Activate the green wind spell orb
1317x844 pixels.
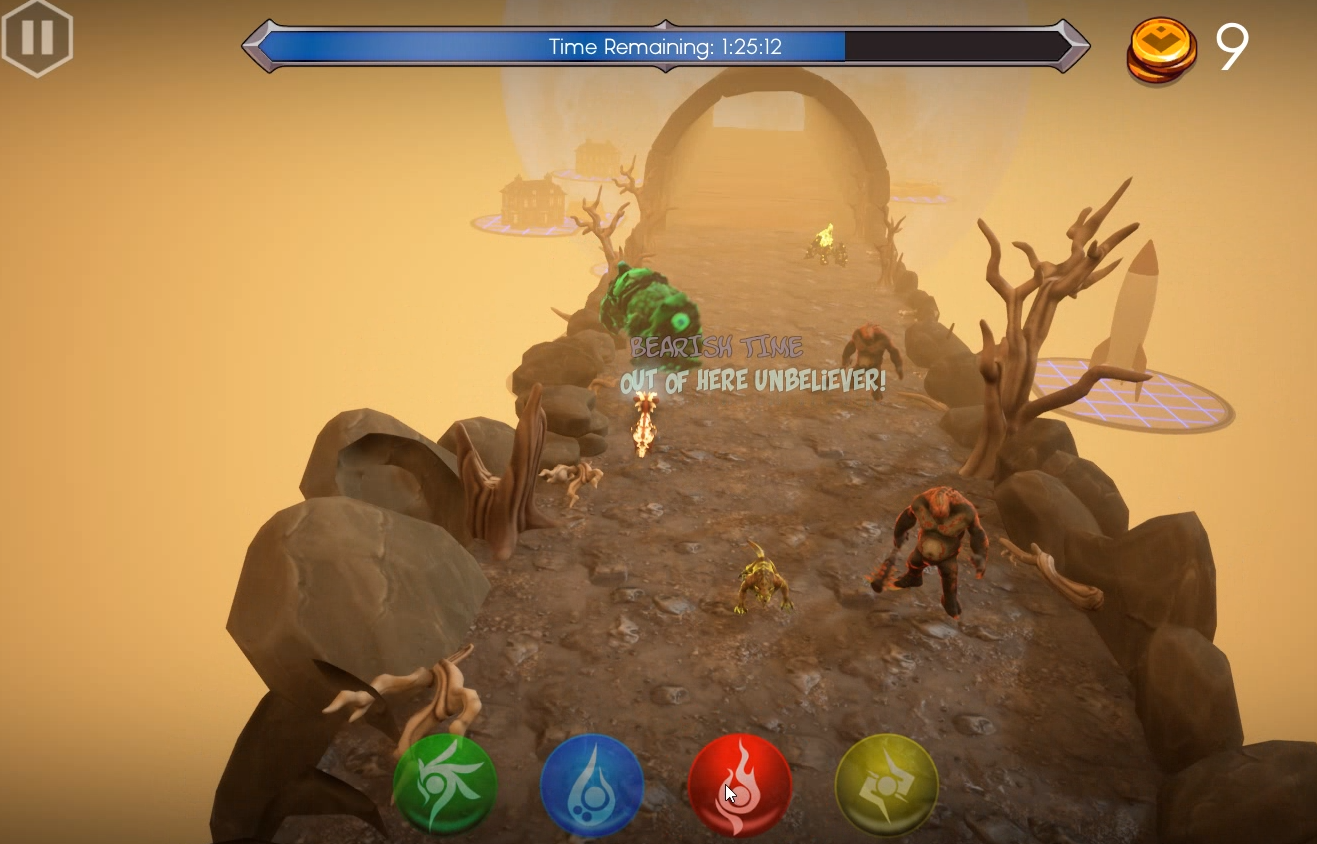pyautogui.click(x=445, y=785)
